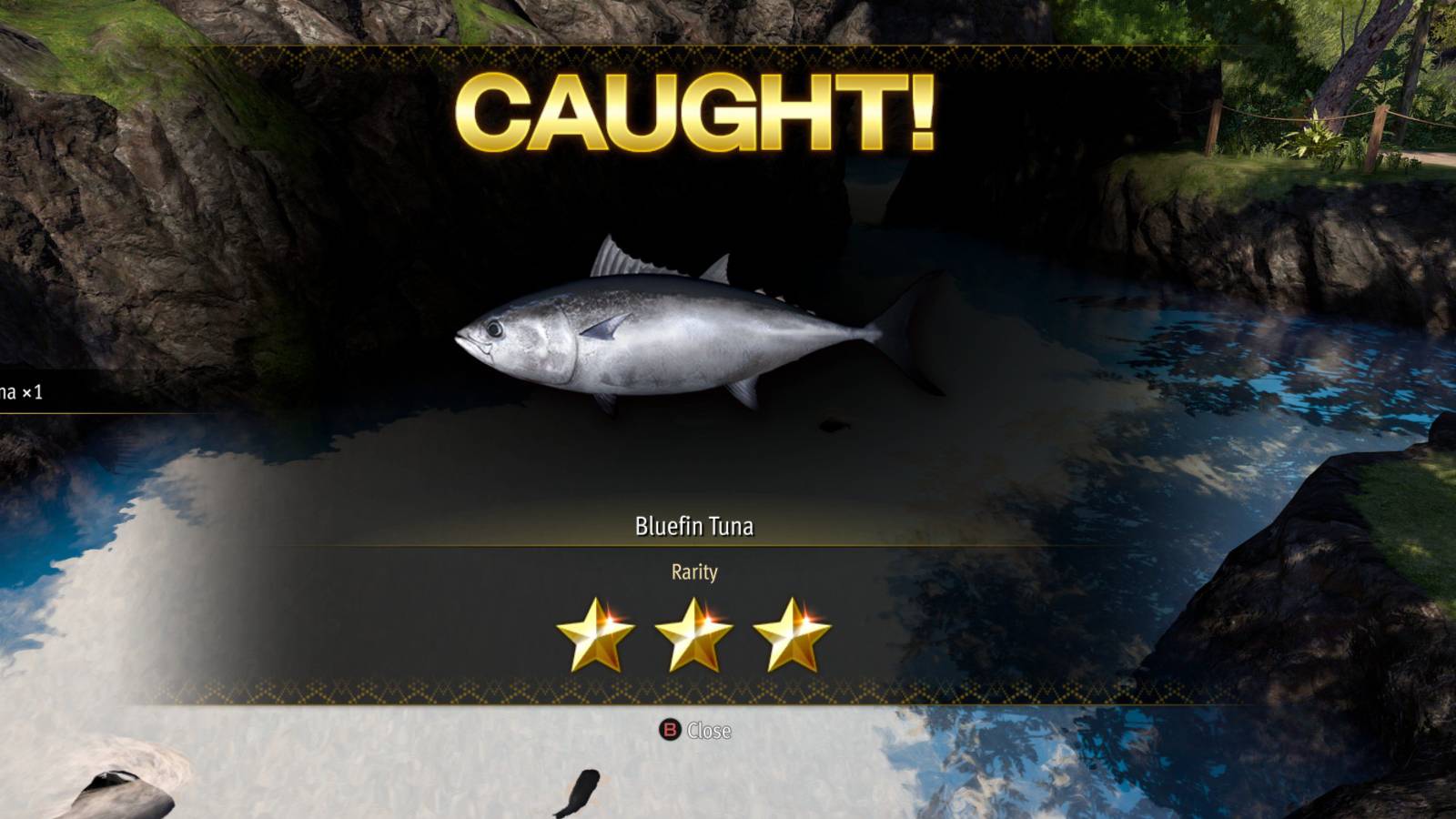Click the Rarity heading

(693, 571)
